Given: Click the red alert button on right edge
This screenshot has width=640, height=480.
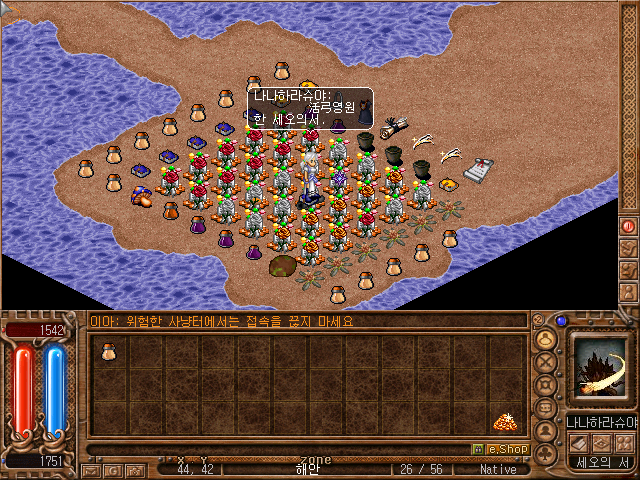Looking at the screenshot, I should point(628,226).
